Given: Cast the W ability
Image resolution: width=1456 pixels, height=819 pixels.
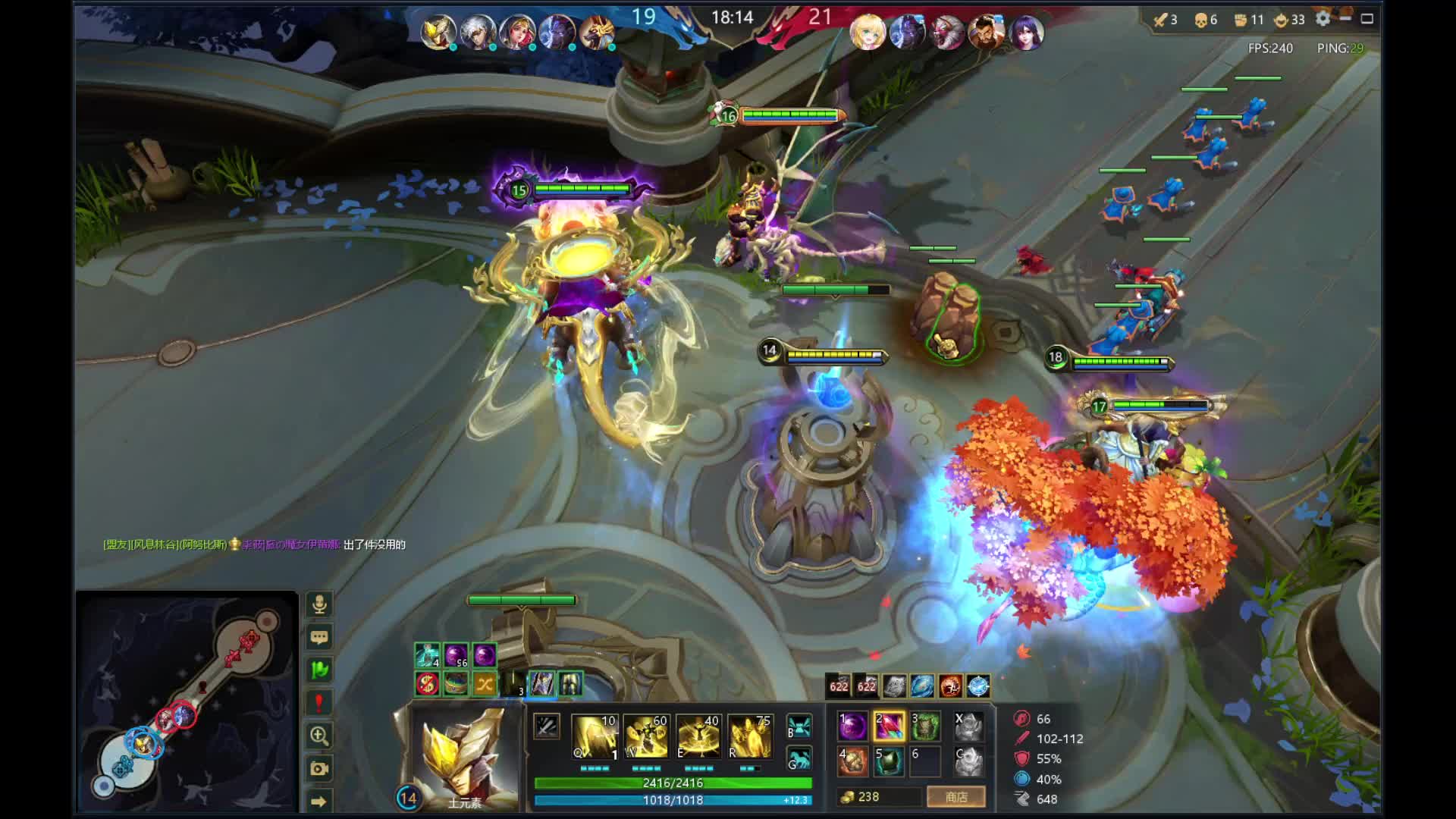Looking at the screenshot, I should (x=646, y=736).
